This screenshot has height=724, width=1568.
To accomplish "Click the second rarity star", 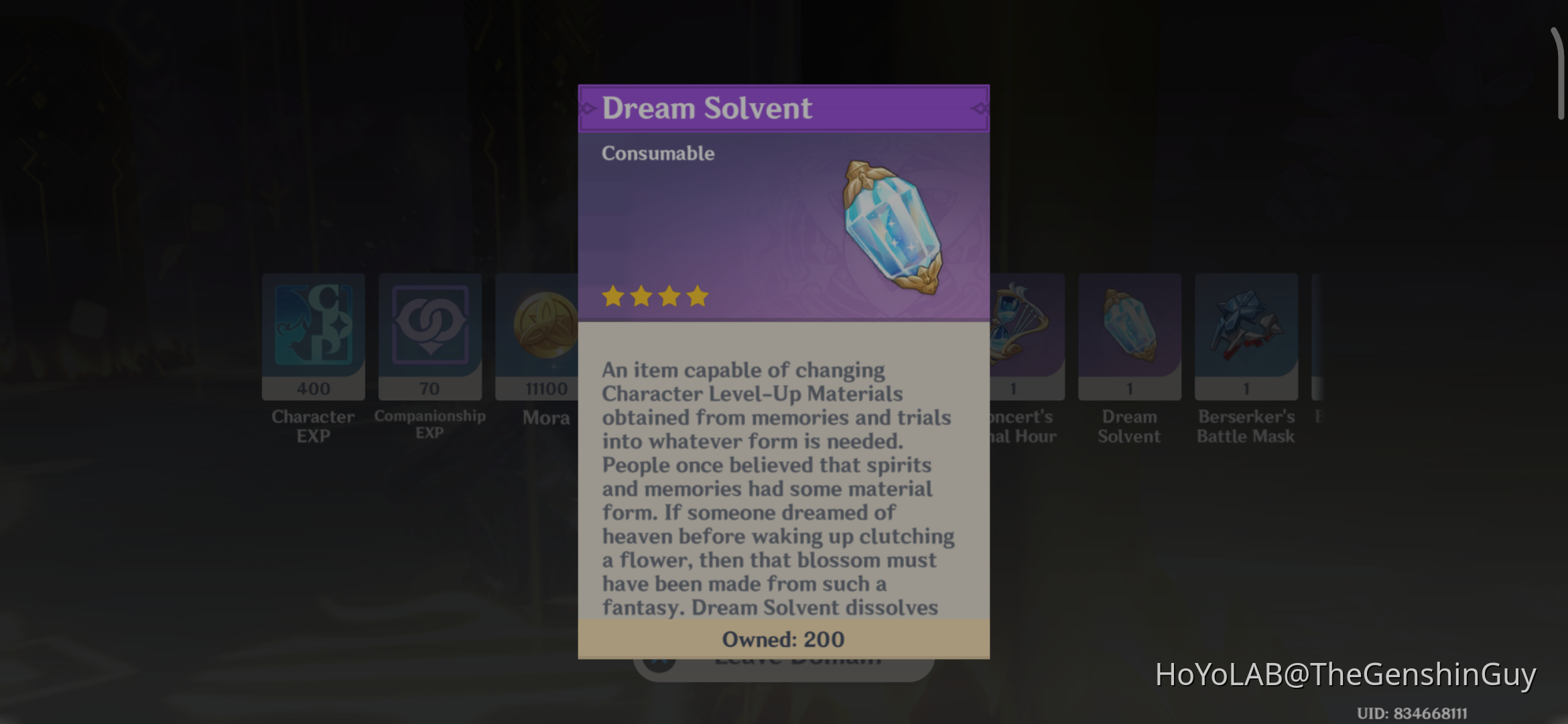I will click(642, 296).
